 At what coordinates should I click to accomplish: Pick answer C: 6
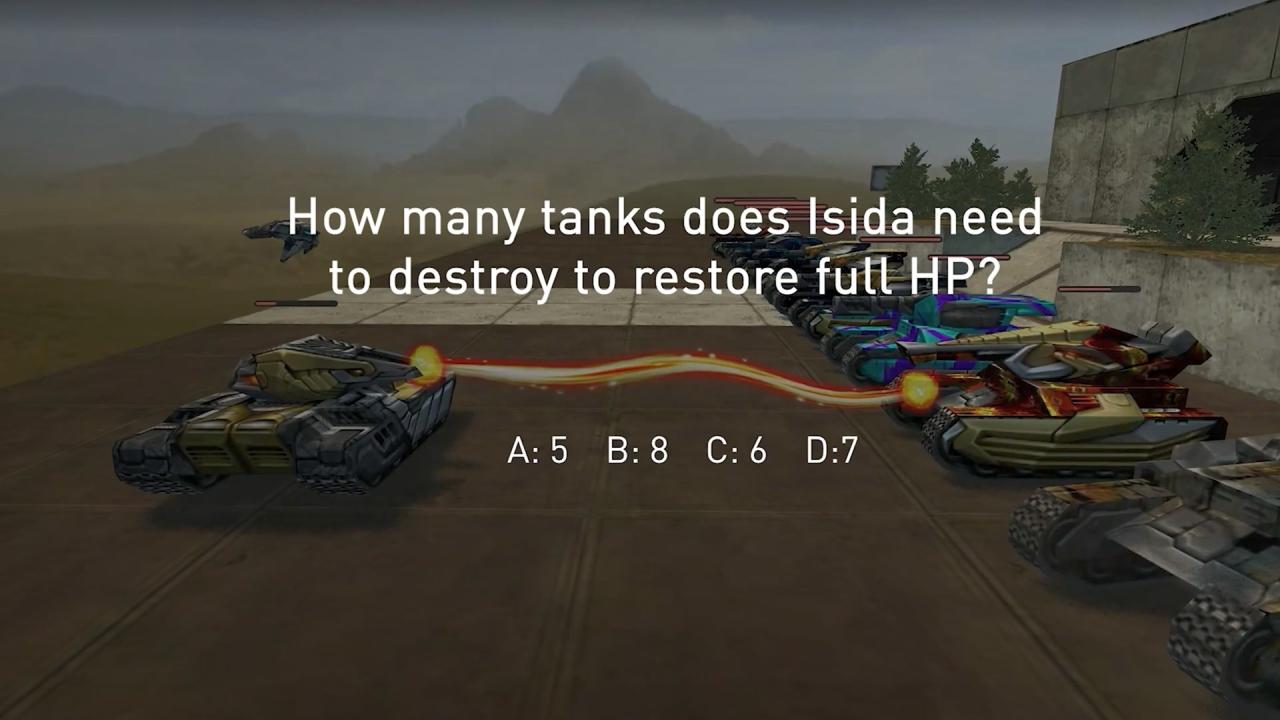pos(737,451)
